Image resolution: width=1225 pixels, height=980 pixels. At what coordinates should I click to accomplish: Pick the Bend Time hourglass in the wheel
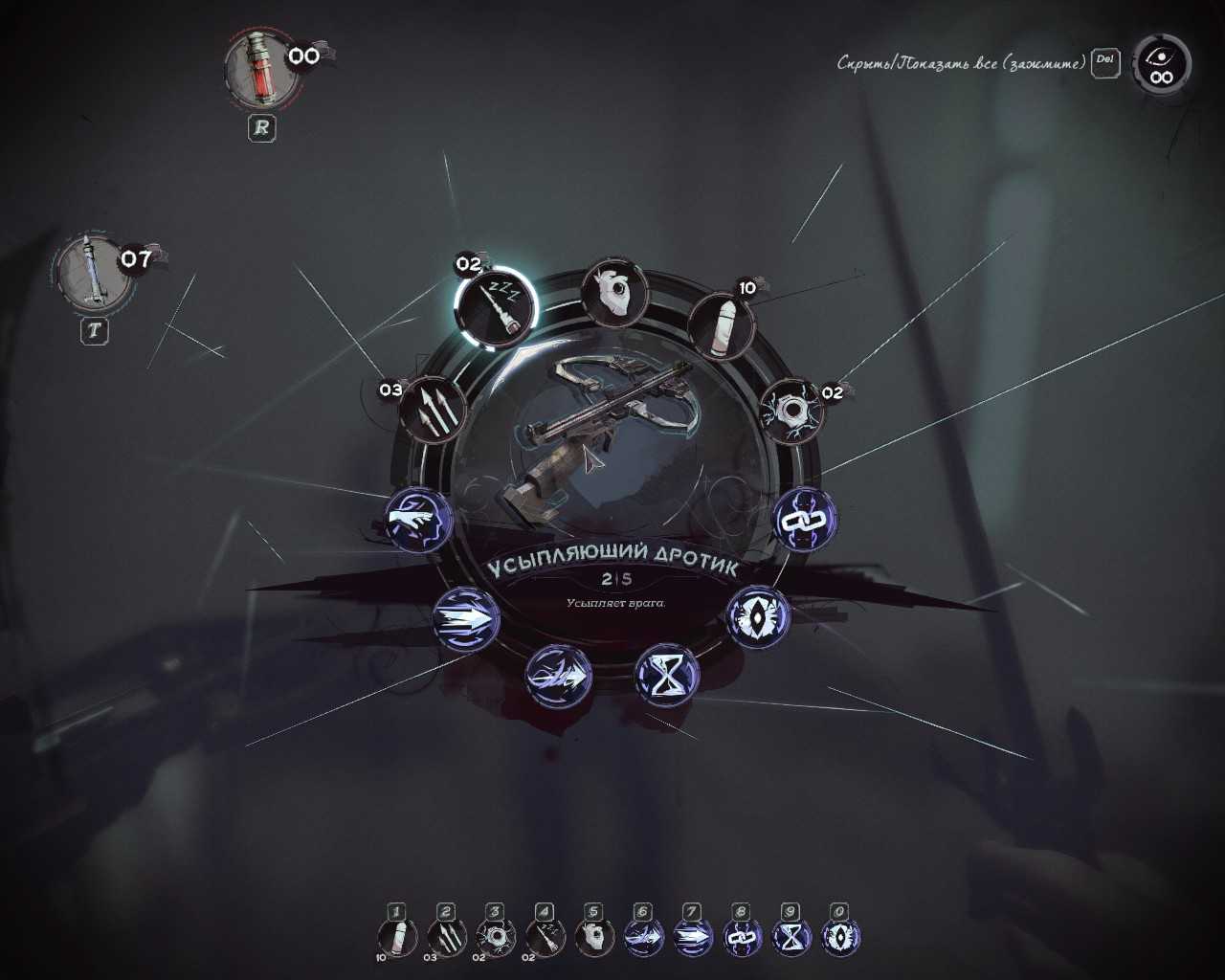click(x=667, y=674)
